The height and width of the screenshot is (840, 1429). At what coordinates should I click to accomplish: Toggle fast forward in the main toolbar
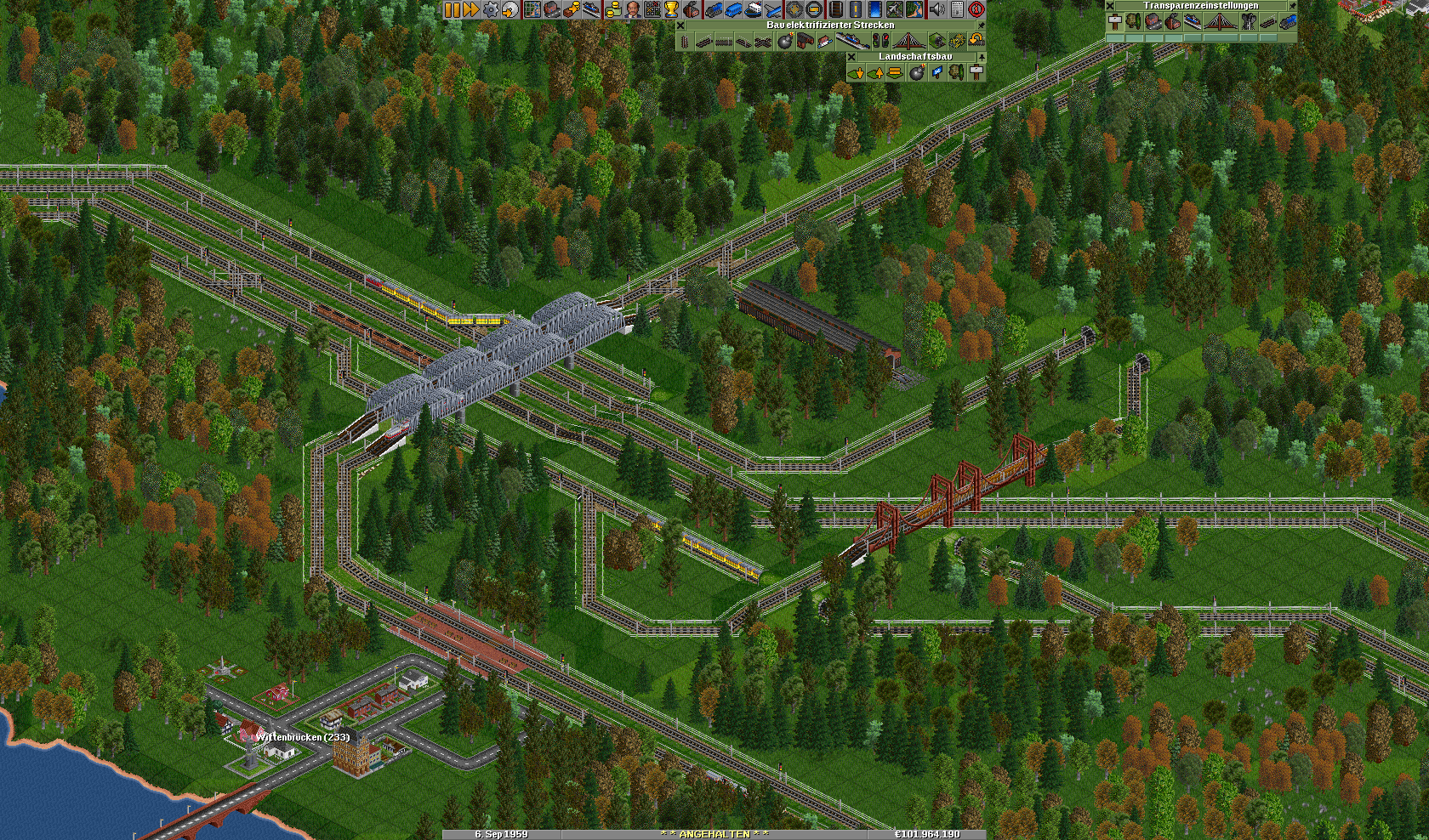[470, 9]
